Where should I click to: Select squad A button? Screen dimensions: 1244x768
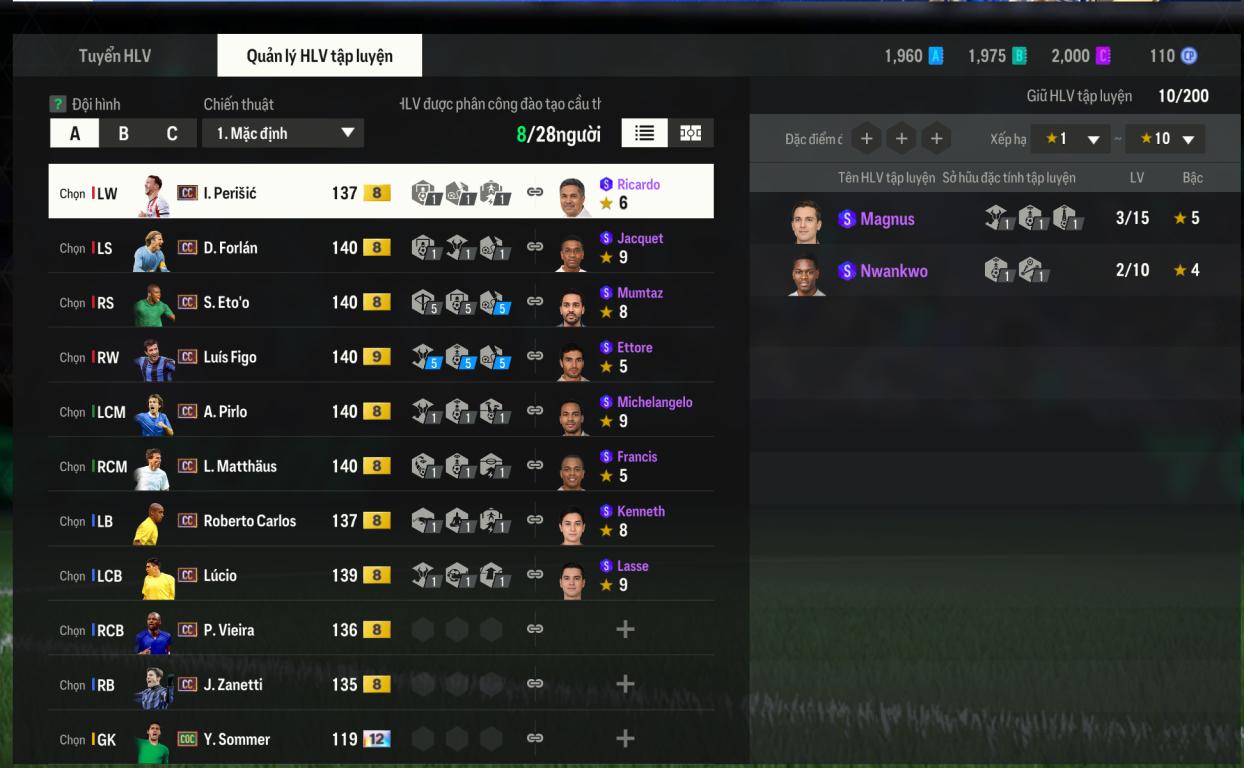pyautogui.click(x=75, y=134)
